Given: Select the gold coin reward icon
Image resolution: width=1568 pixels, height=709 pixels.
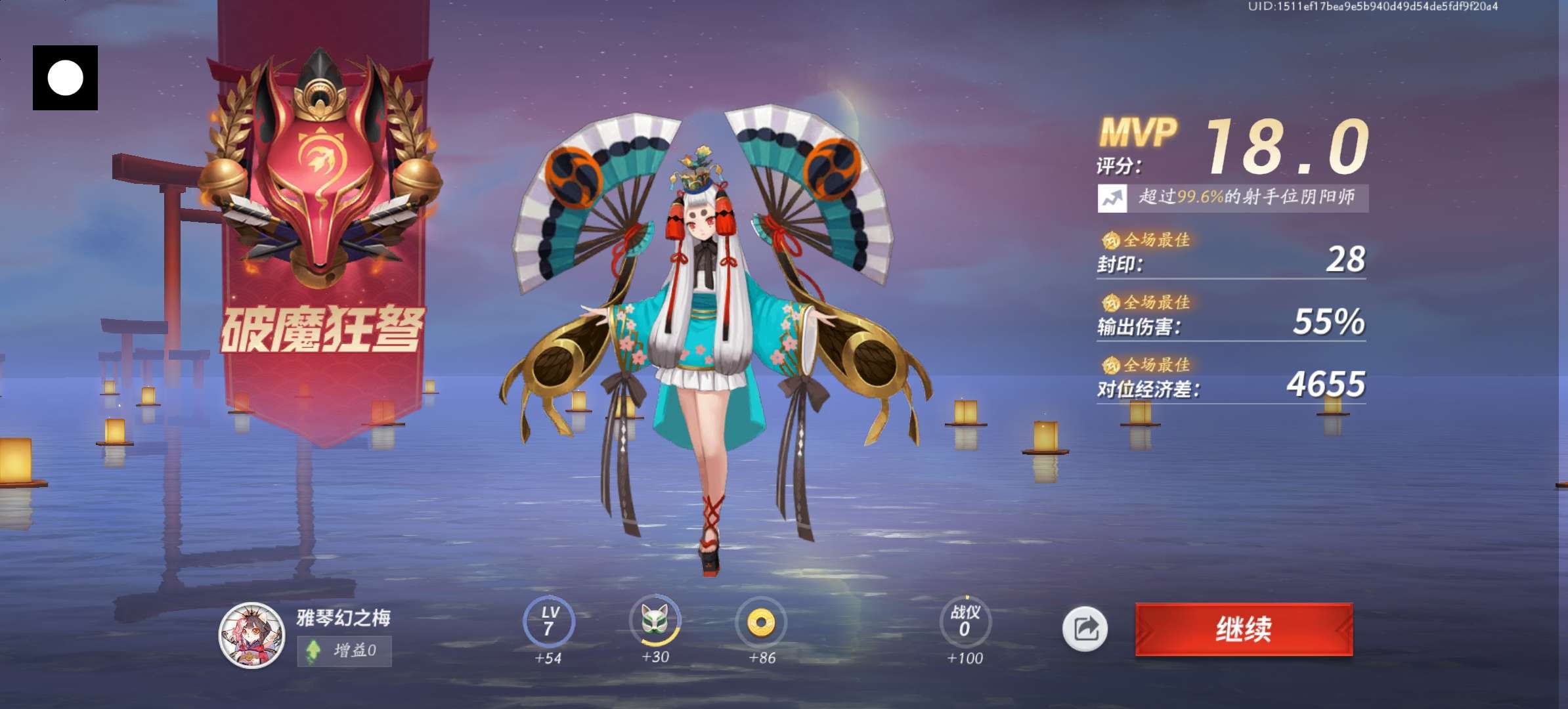Looking at the screenshot, I should coord(761,621).
